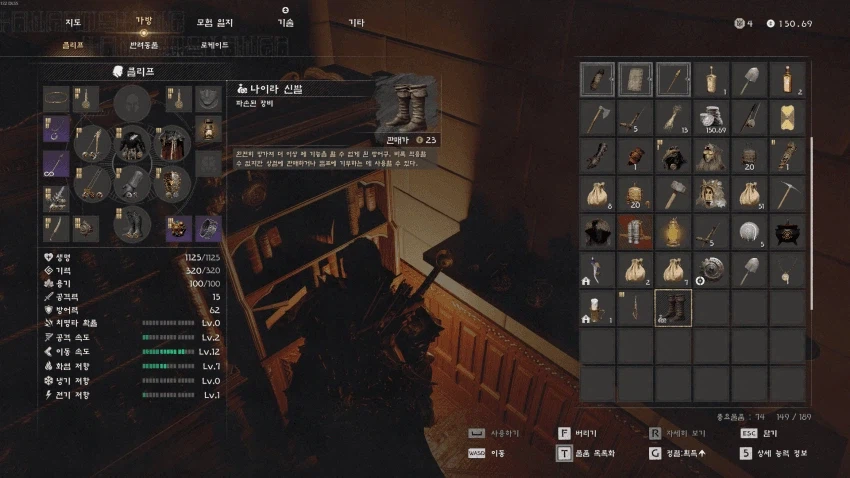Choose the hammer item in the bag
850x478 pixels.
click(673, 193)
